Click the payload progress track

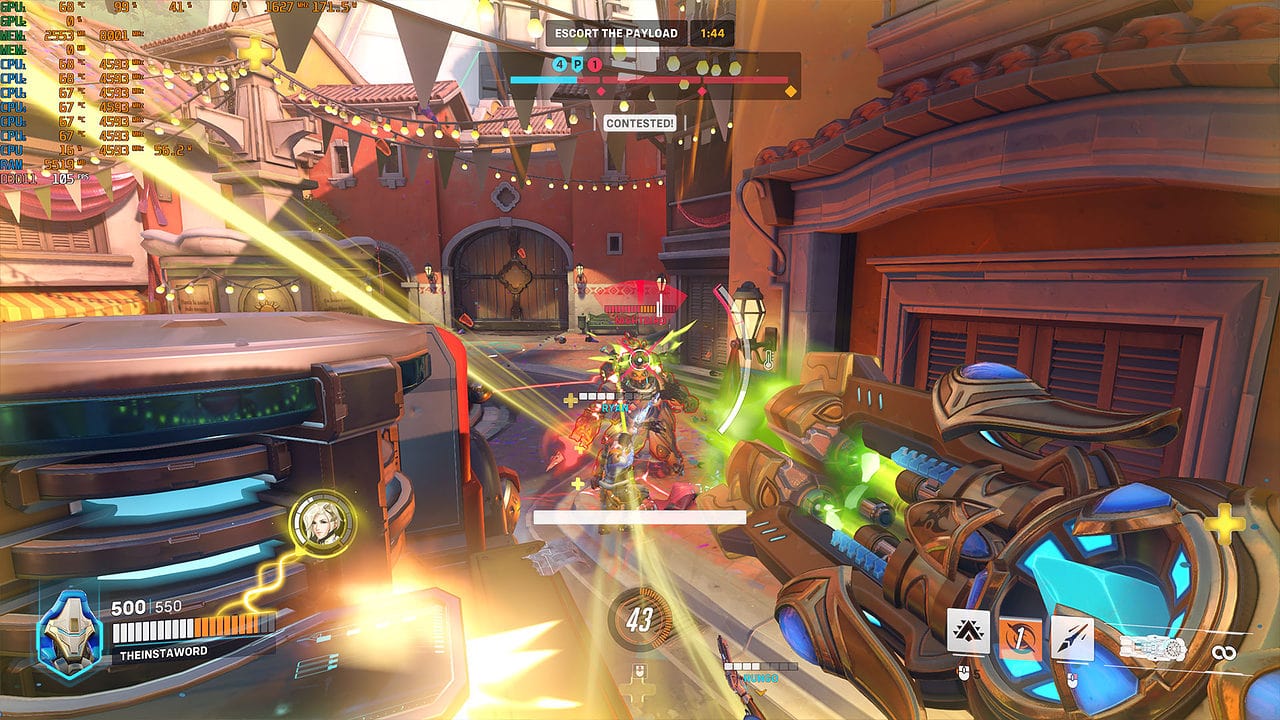click(690, 80)
